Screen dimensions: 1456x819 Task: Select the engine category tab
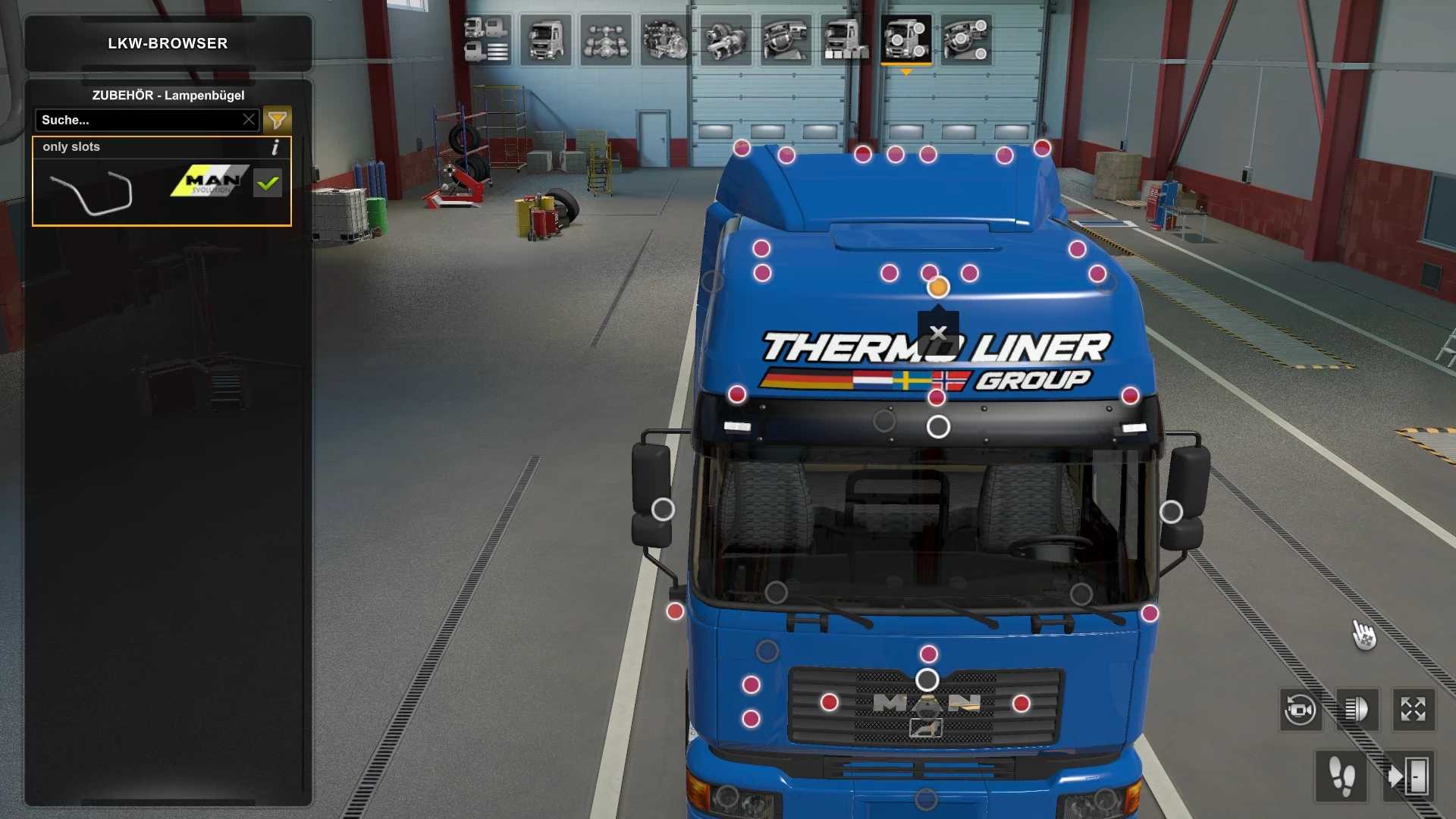click(666, 39)
